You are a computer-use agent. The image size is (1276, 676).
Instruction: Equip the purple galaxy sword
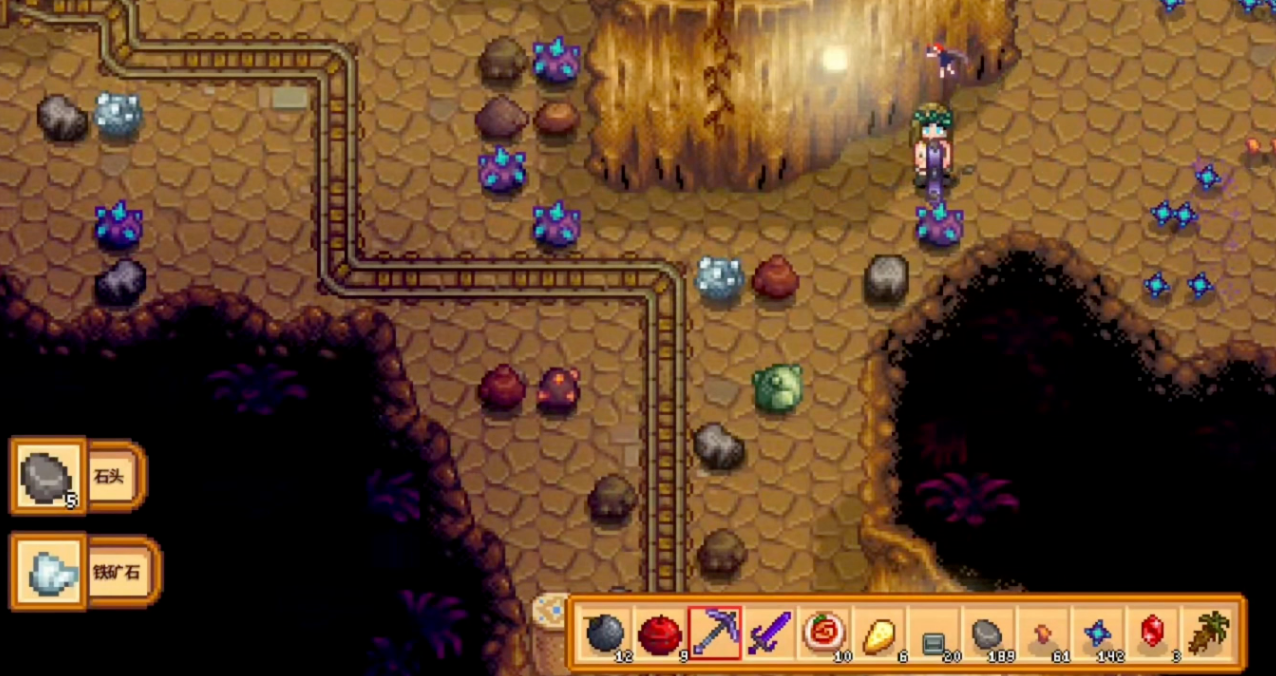(x=769, y=633)
